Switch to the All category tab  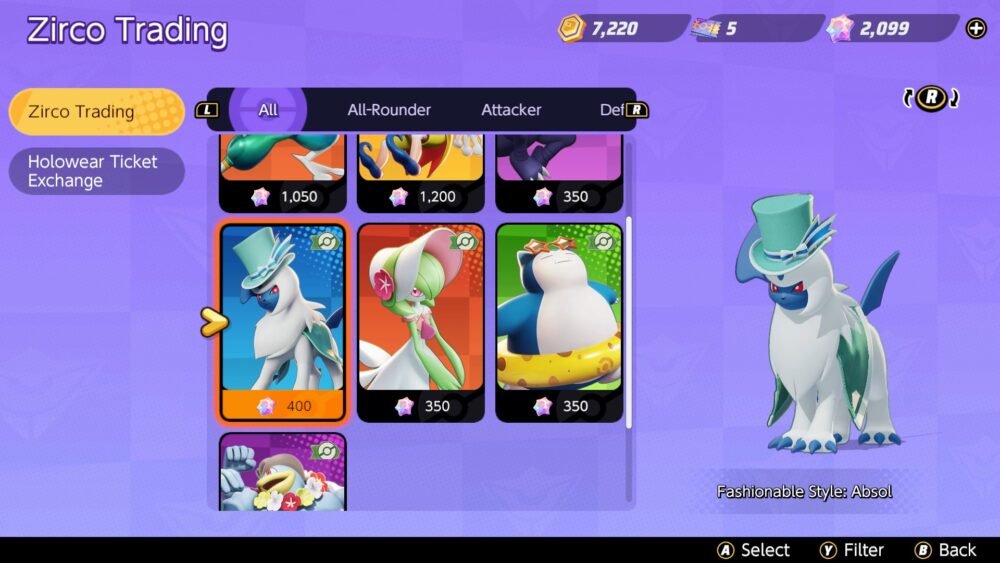268,110
